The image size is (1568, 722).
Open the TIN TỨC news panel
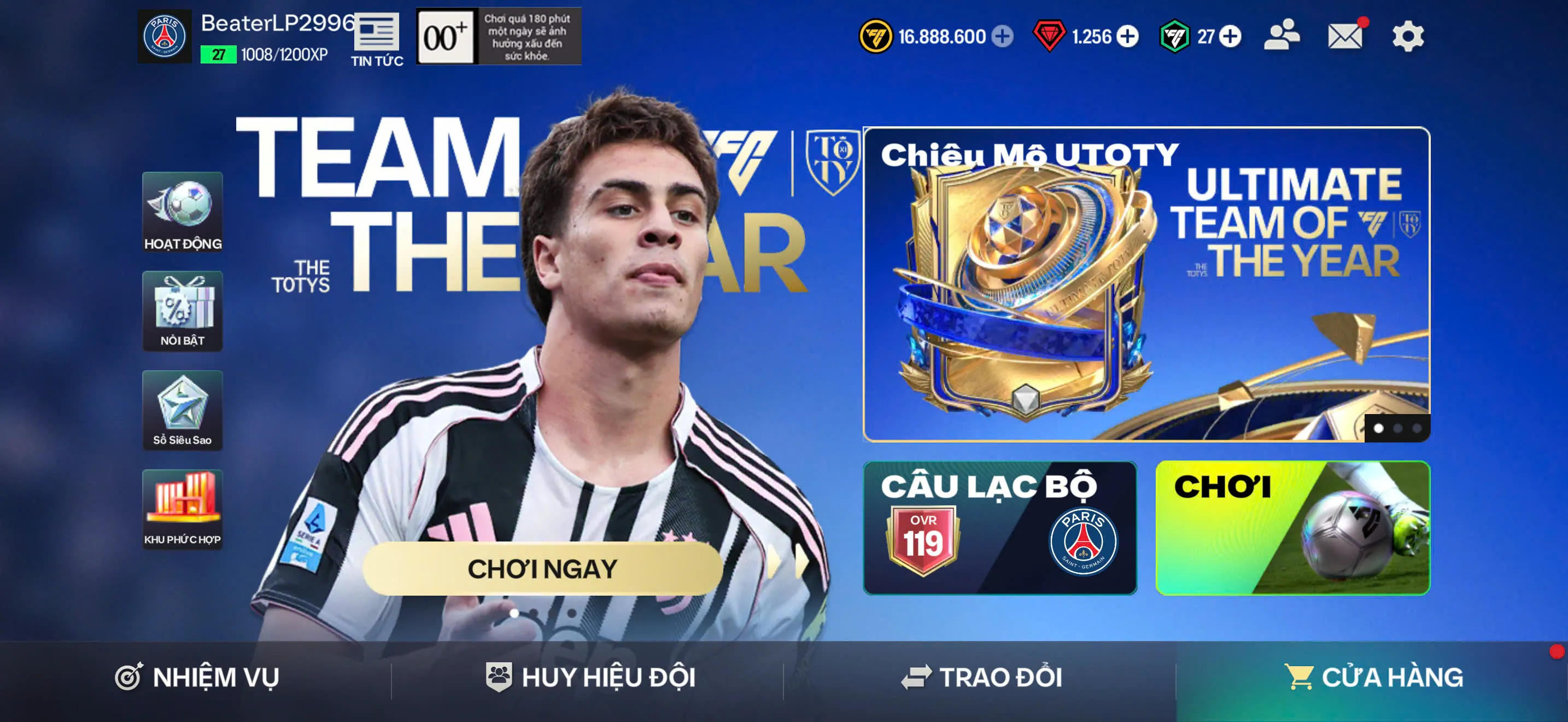[x=376, y=37]
